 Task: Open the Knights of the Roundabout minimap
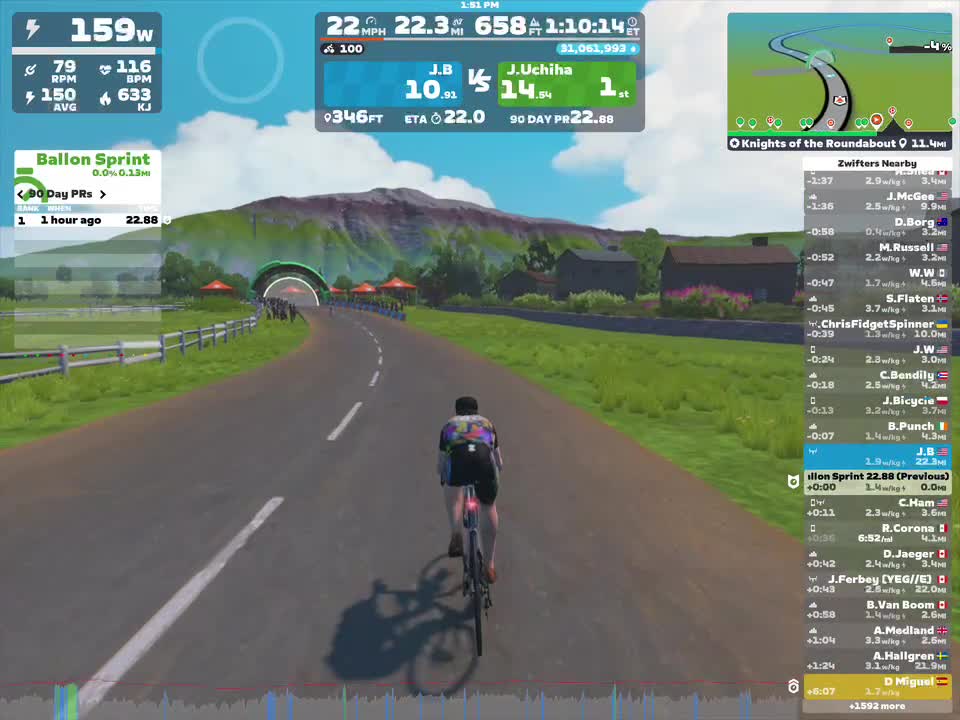pyautogui.click(x=839, y=82)
